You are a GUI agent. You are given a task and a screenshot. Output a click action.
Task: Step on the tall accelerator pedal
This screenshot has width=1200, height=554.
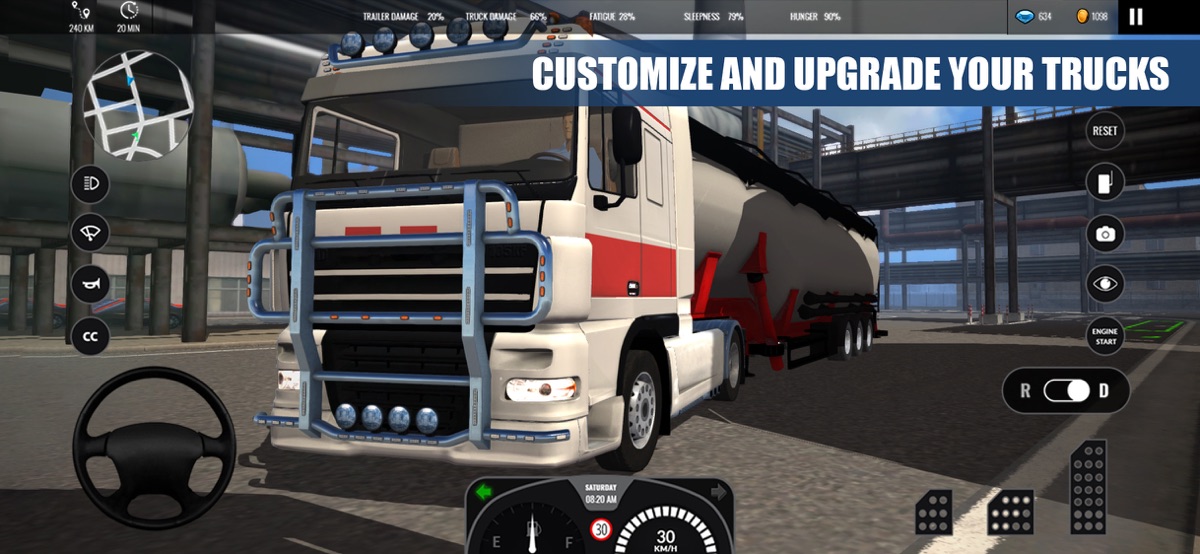click(1087, 487)
